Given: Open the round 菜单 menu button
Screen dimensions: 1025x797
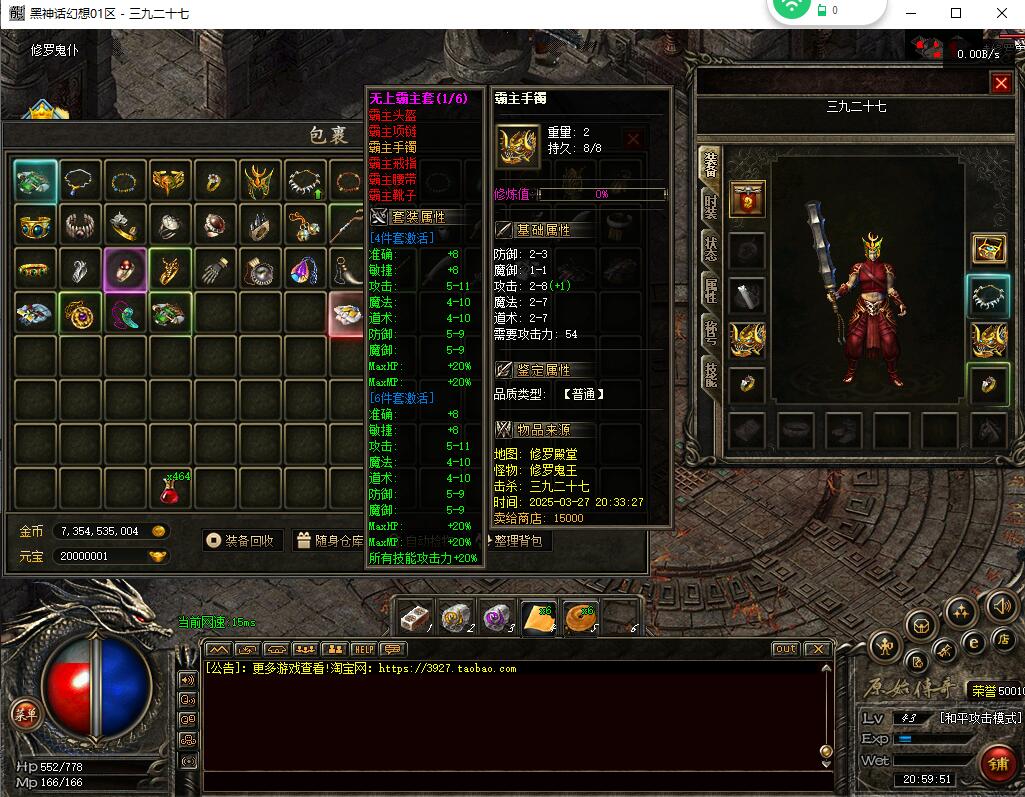Looking at the screenshot, I should click(24, 714).
